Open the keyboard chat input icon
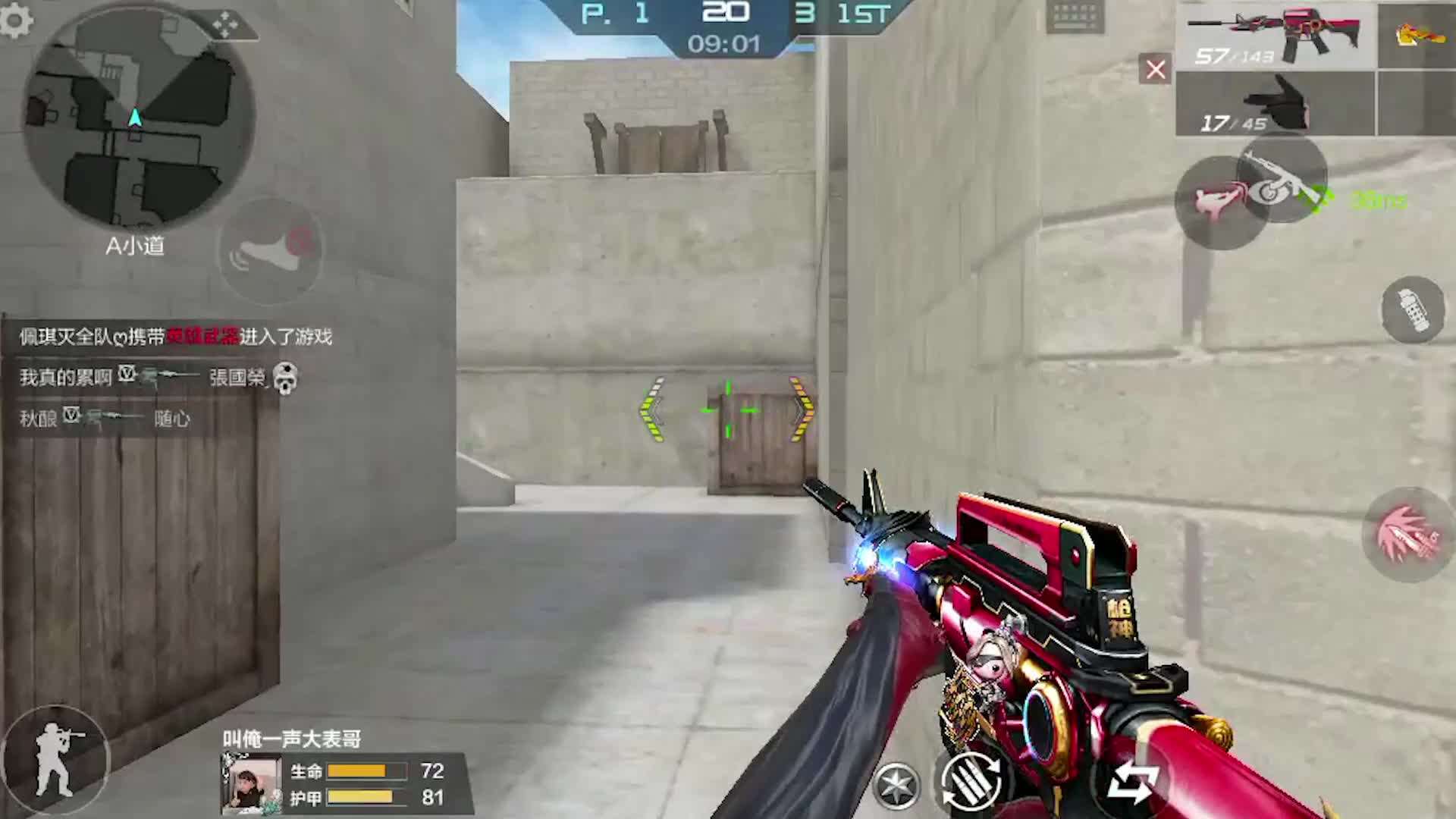This screenshot has height=819, width=1456. (1075, 17)
